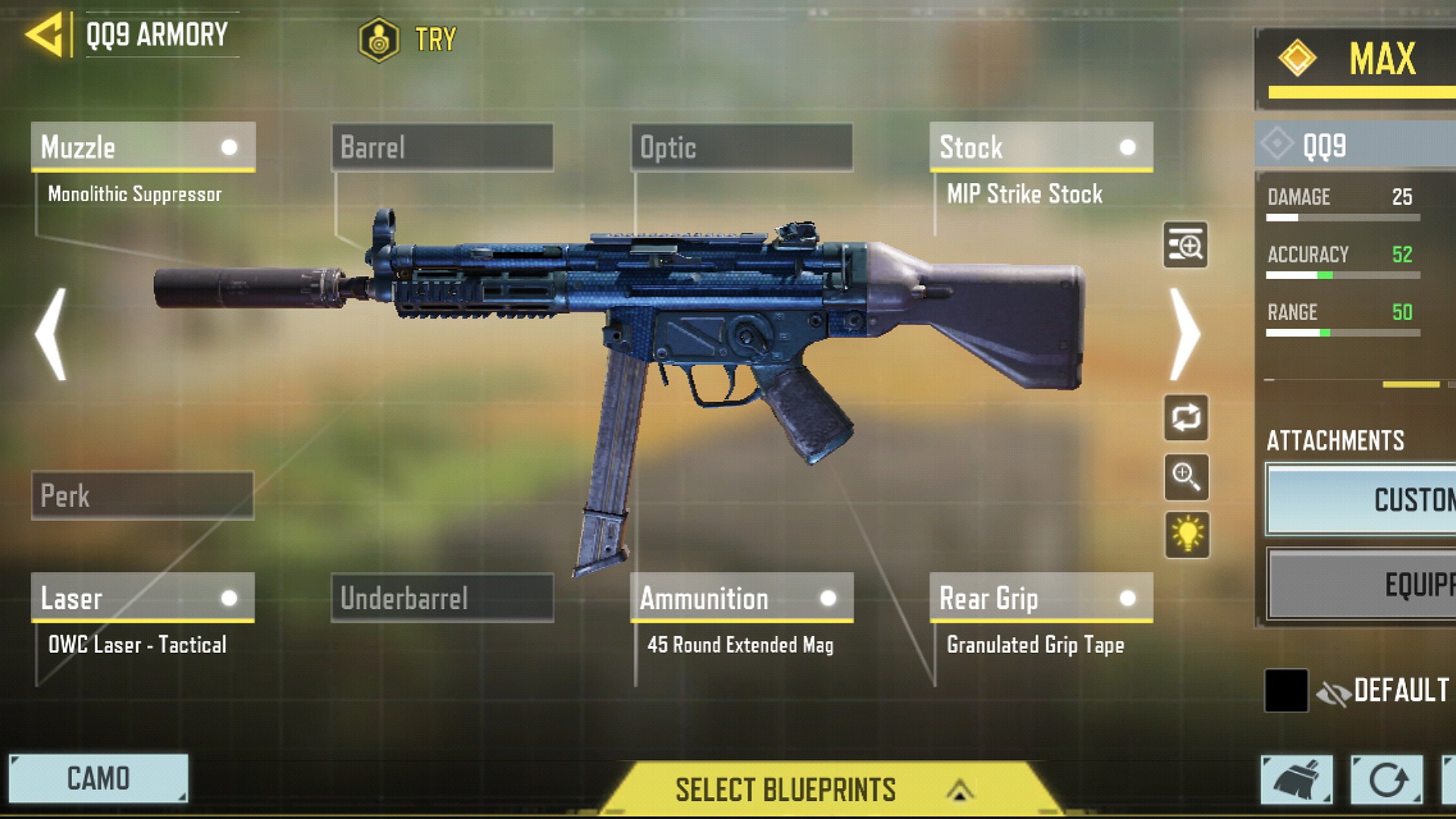
Task: Go back from the QQ9 Armory
Action: (45, 36)
